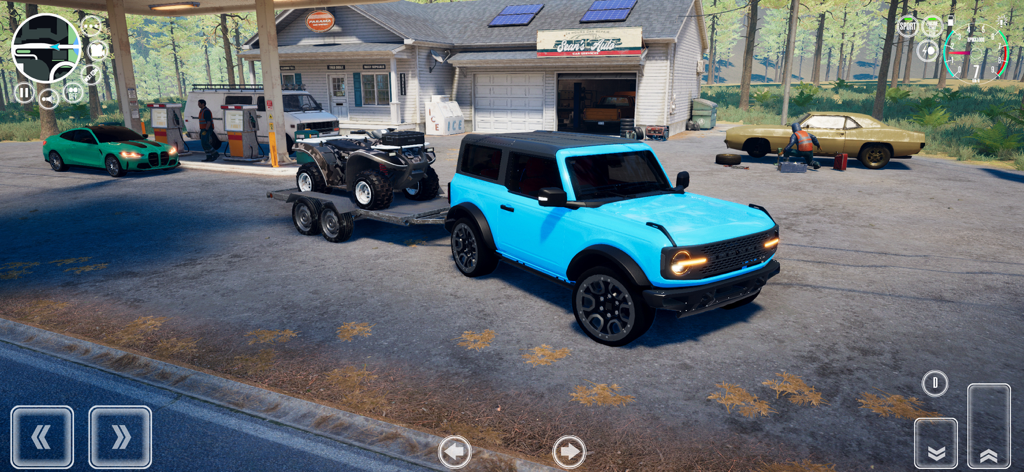Viewport: 1024px width, 472px height.
Task: Toggle the SPORT drive mode
Action: click(x=907, y=27)
